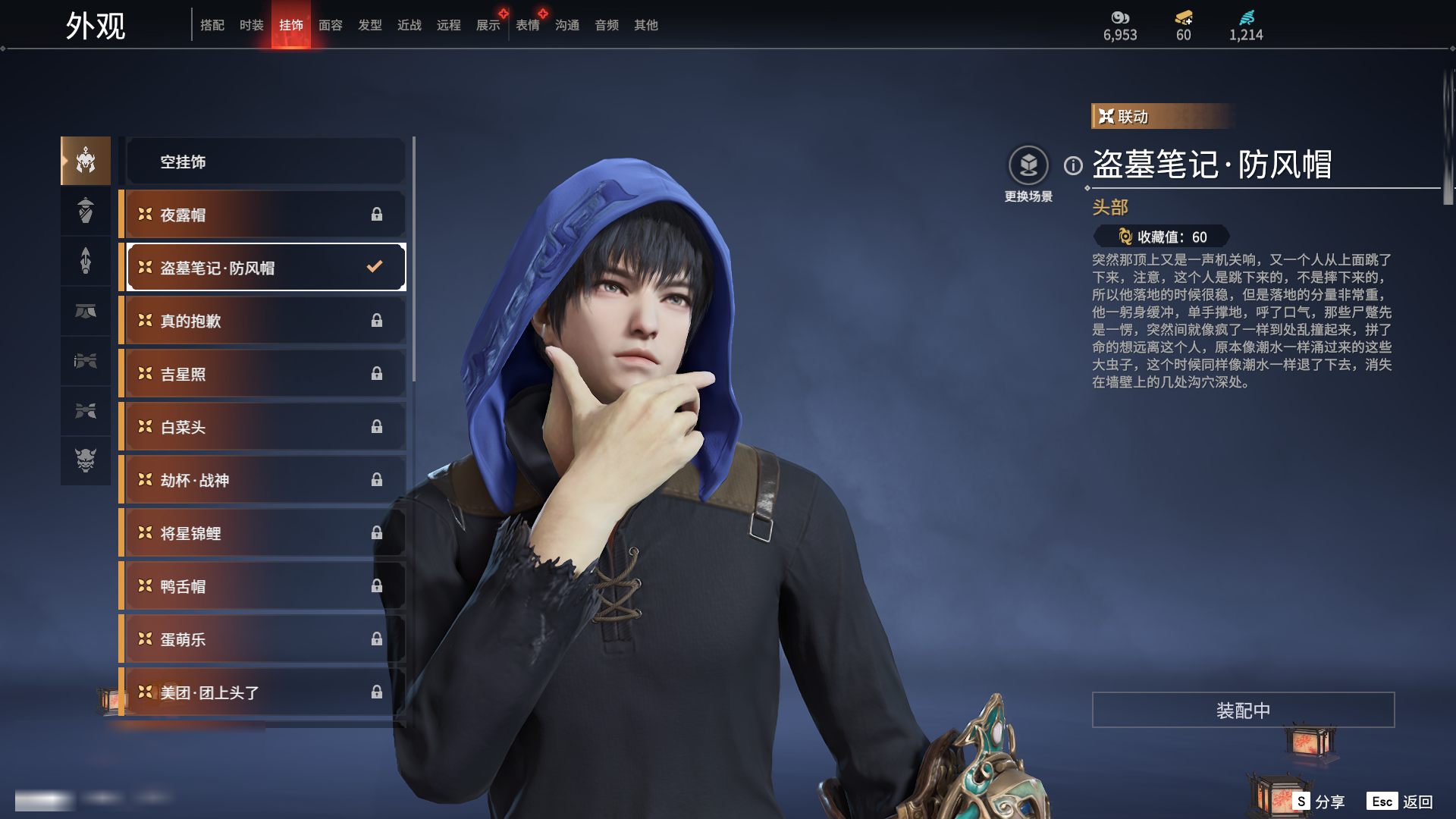
Task: Switch to the 其他 tab
Action: pyautogui.click(x=645, y=25)
